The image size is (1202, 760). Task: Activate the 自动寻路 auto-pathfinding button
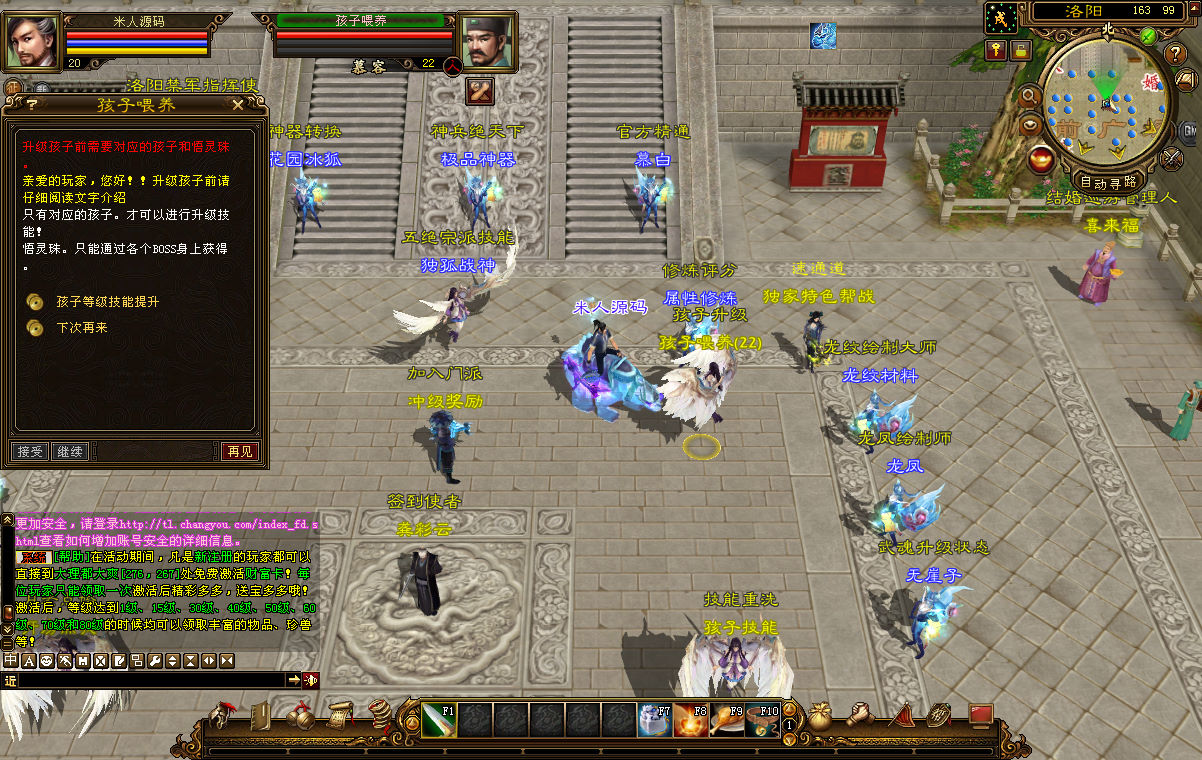click(1107, 182)
